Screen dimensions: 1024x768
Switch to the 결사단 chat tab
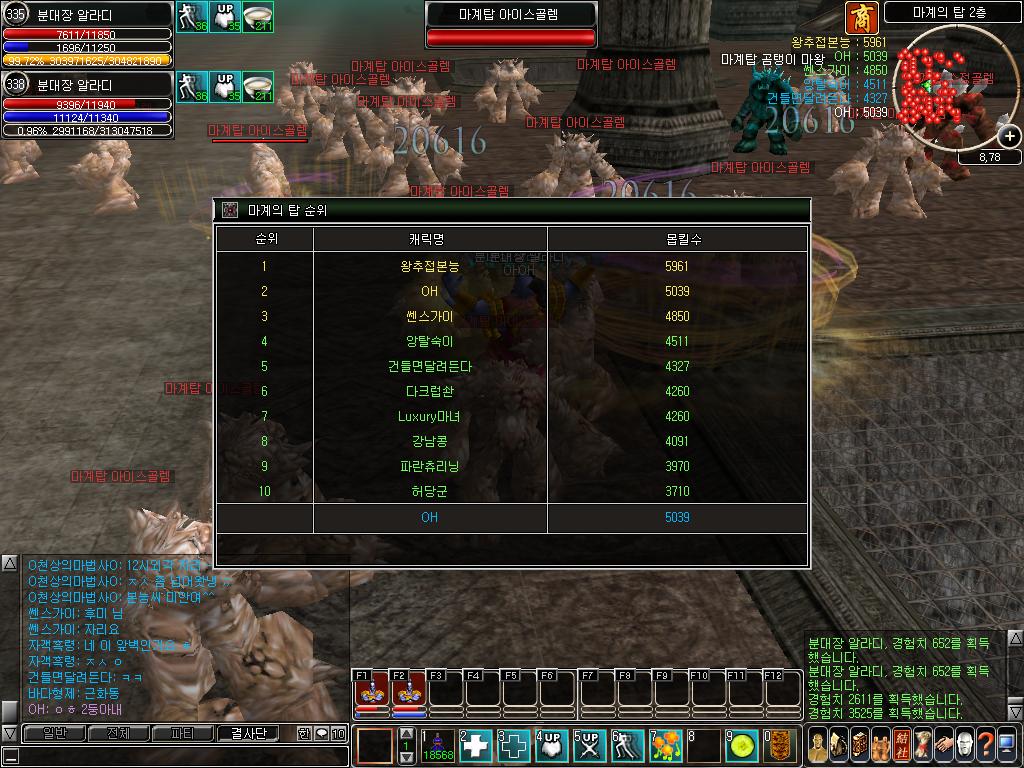tap(248, 733)
